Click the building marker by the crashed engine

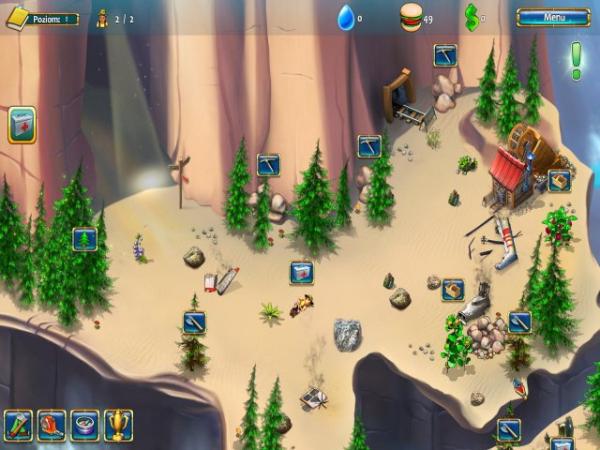pos(452,289)
